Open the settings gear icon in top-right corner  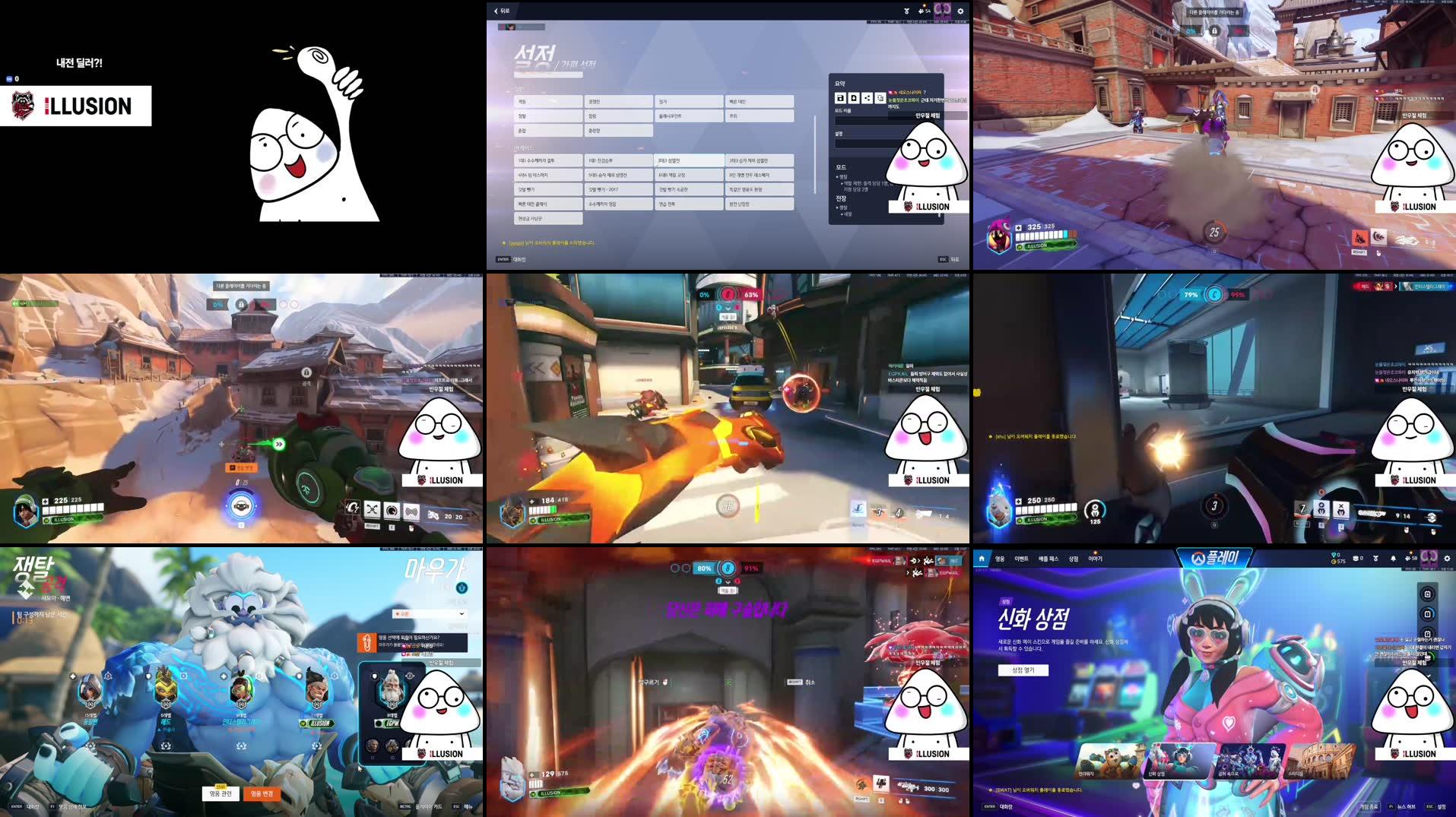961,11
